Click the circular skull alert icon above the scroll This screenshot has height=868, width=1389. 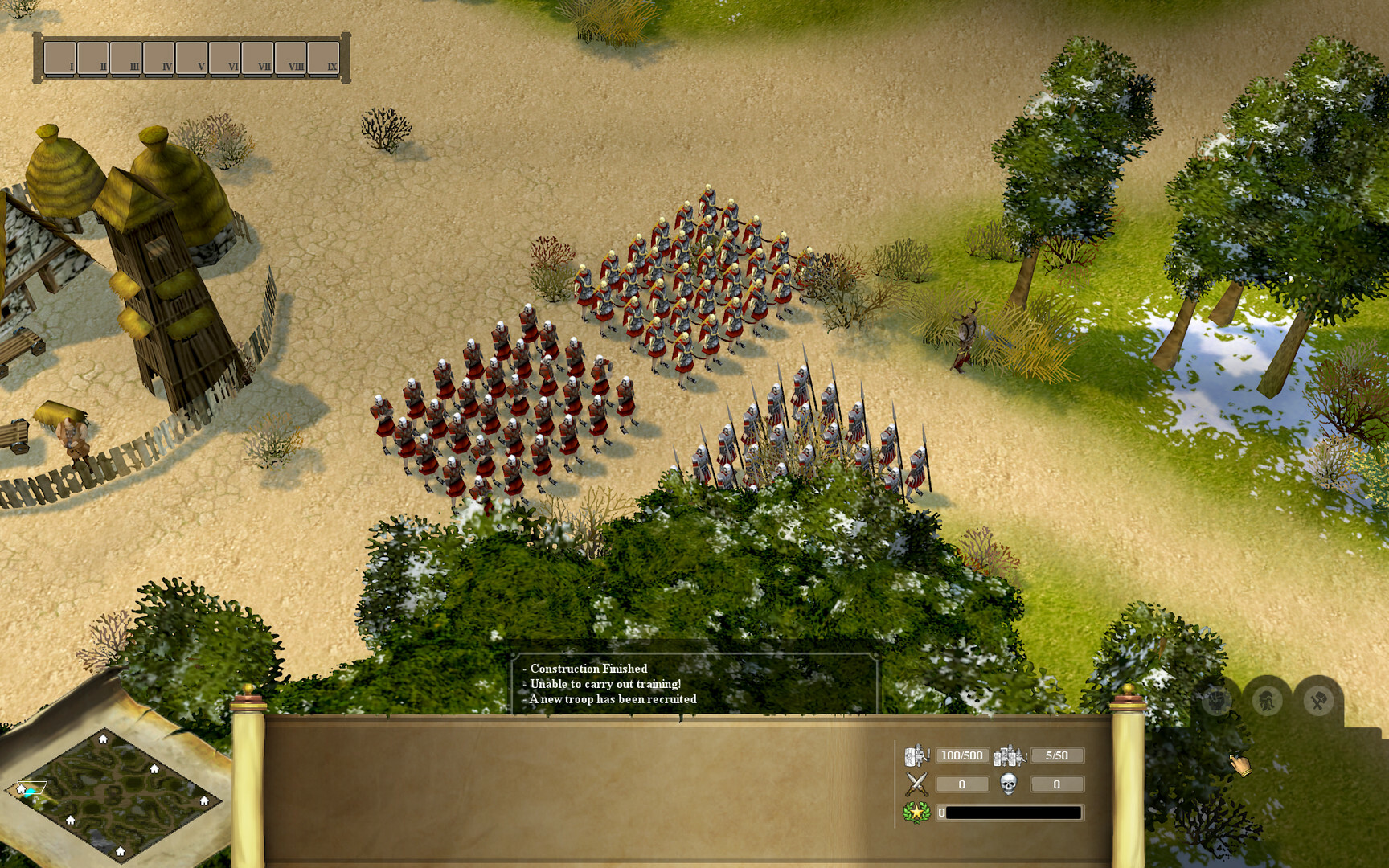coord(1216,700)
